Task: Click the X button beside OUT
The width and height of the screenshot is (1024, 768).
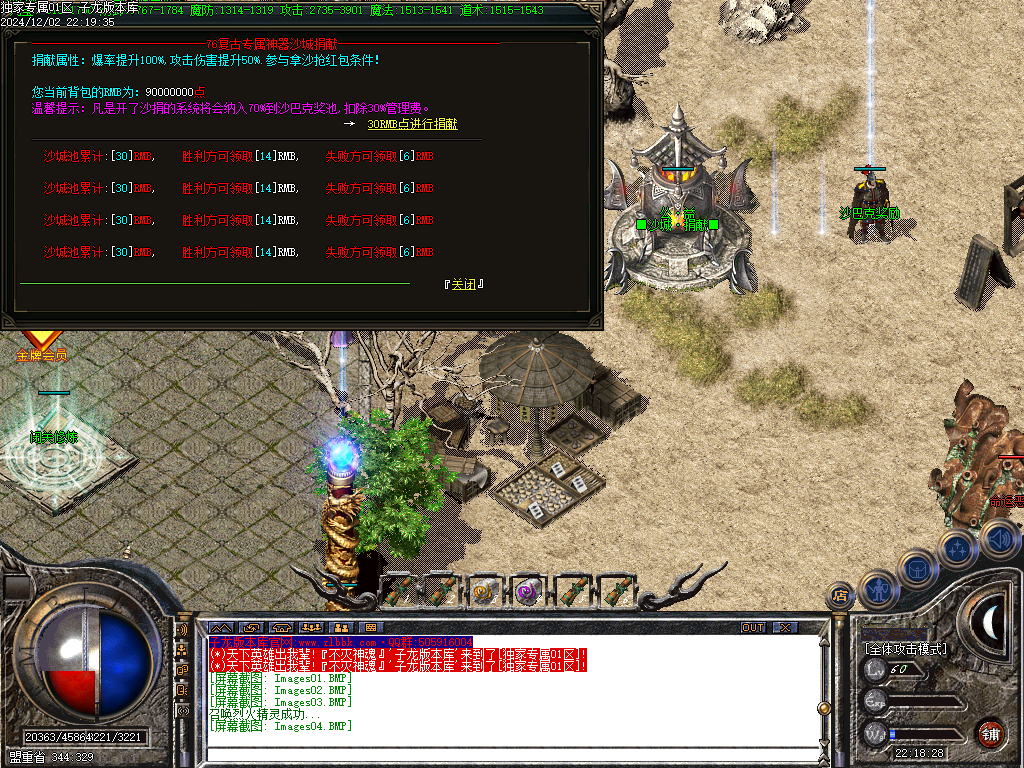Action: coord(786,627)
